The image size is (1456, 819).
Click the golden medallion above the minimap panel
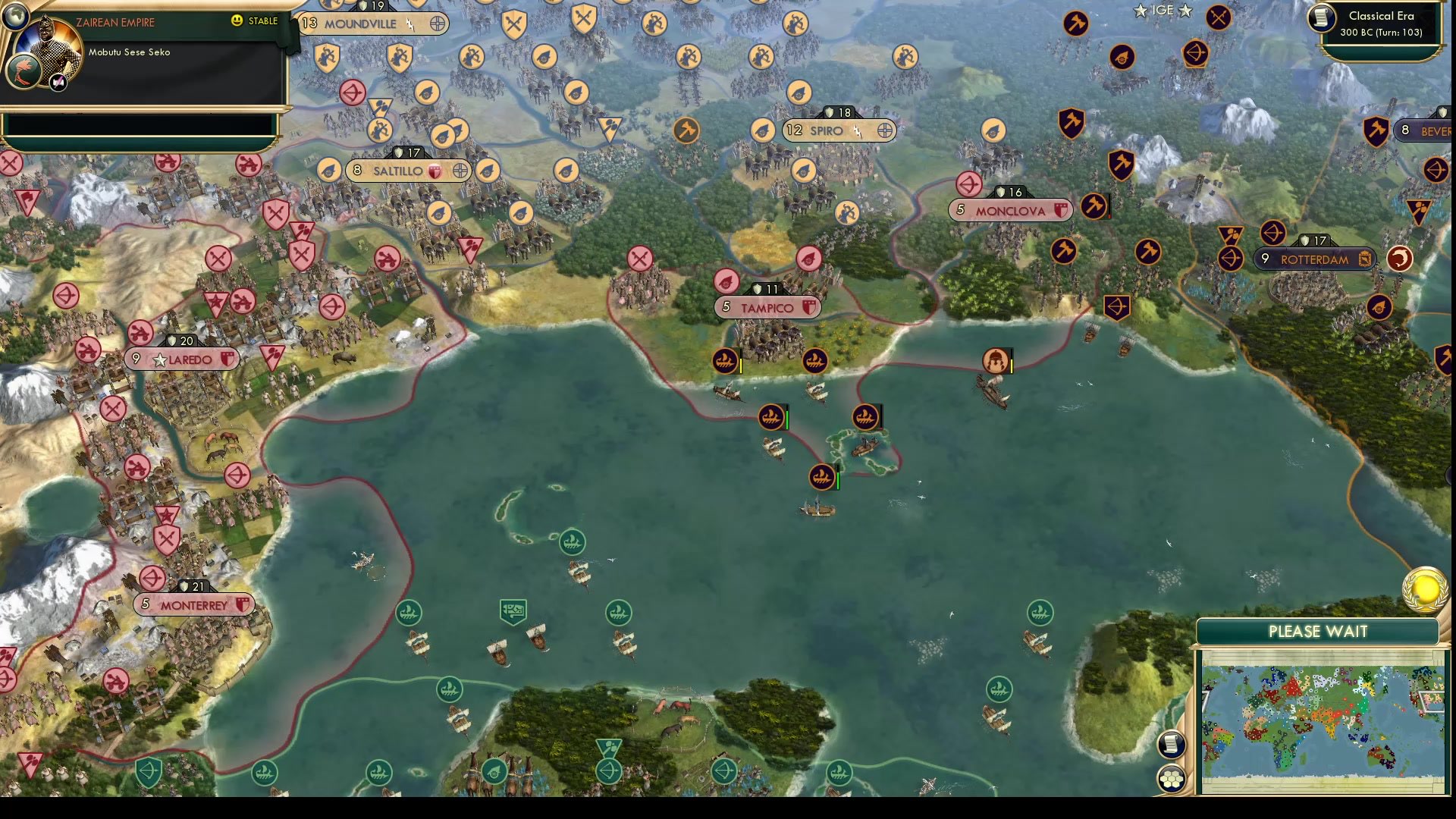coord(1424,590)
